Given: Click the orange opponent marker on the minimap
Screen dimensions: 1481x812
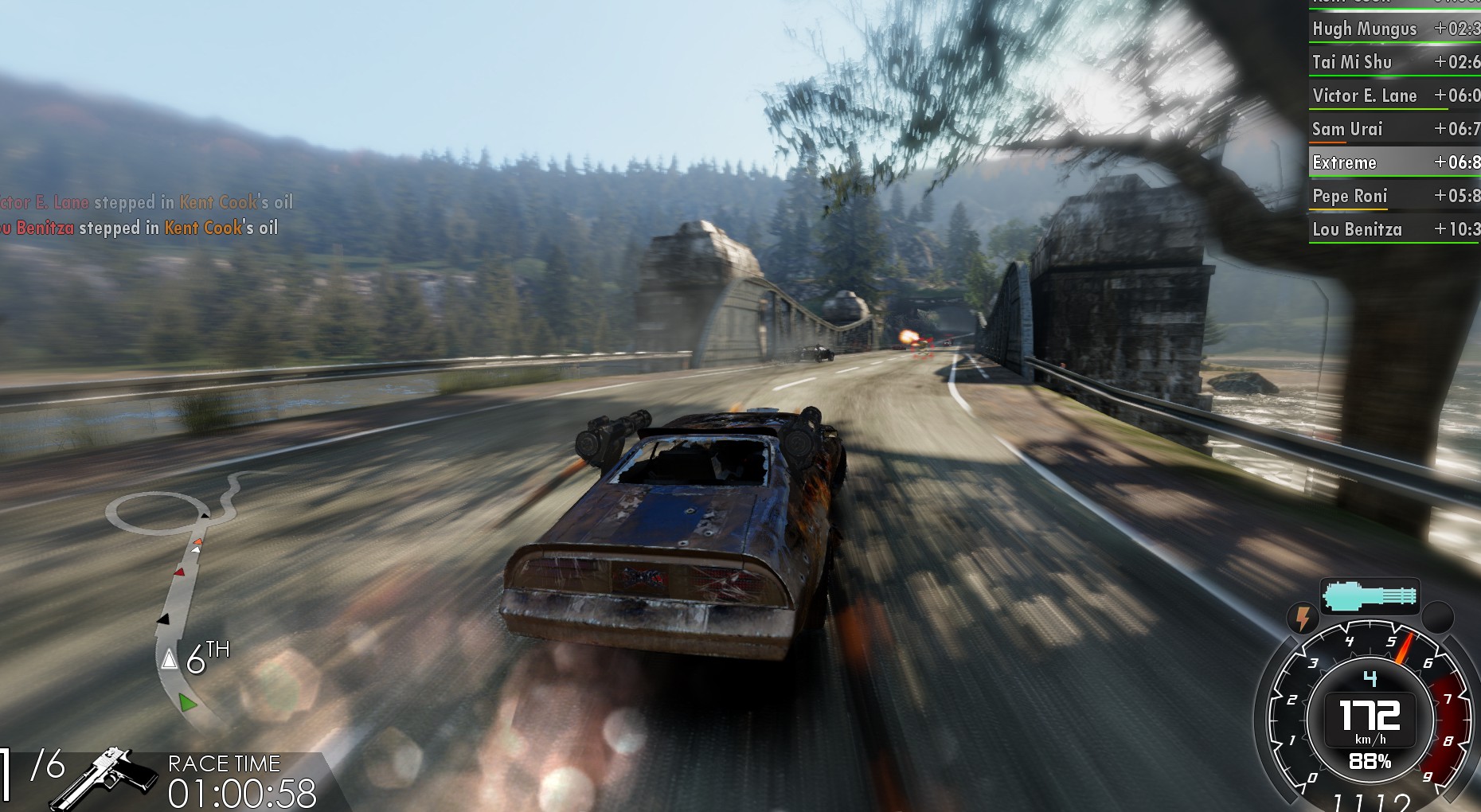Looking at the screenshot, I should tap(197, 542).
